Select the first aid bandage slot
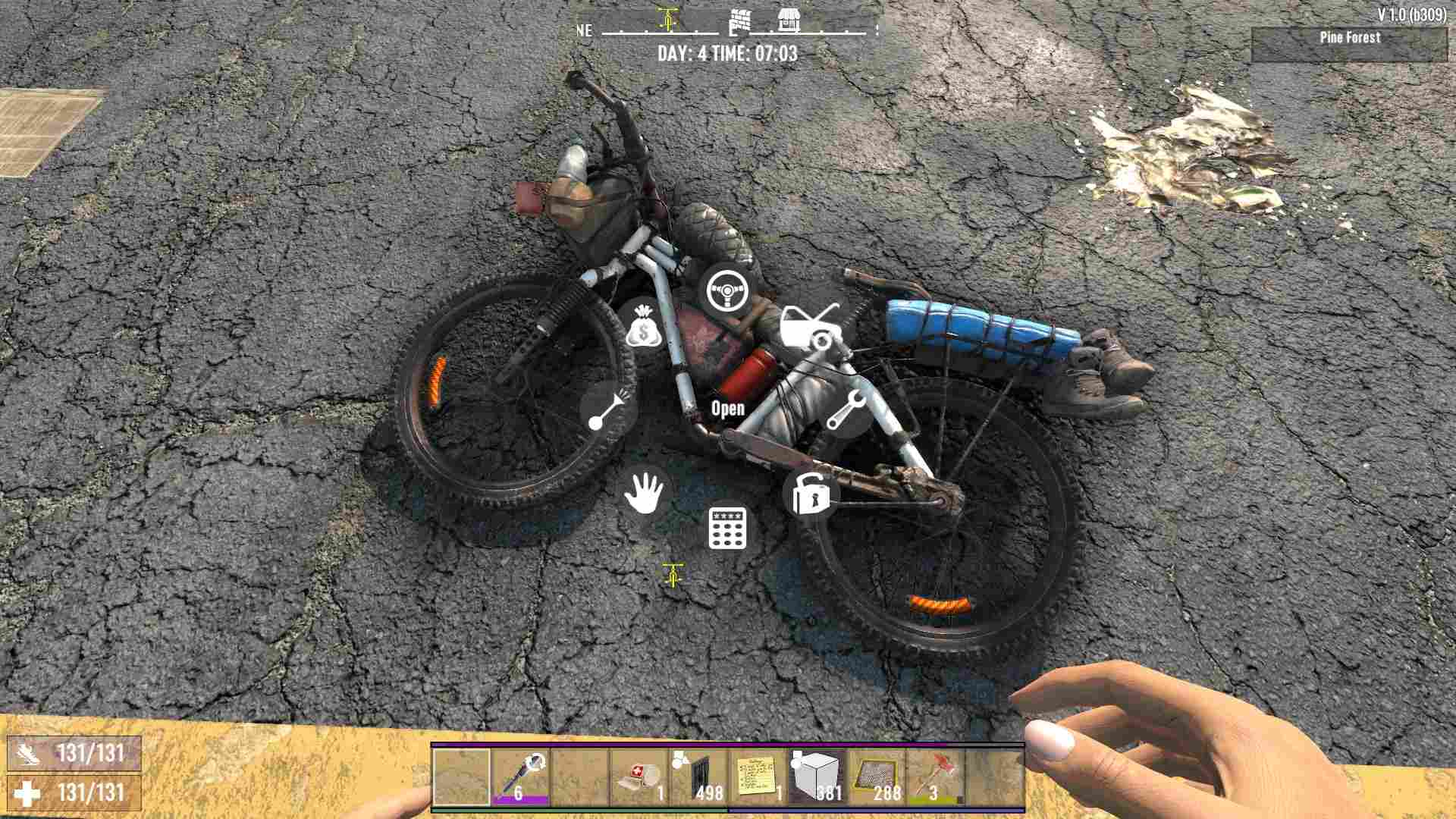 pos(639,777)
